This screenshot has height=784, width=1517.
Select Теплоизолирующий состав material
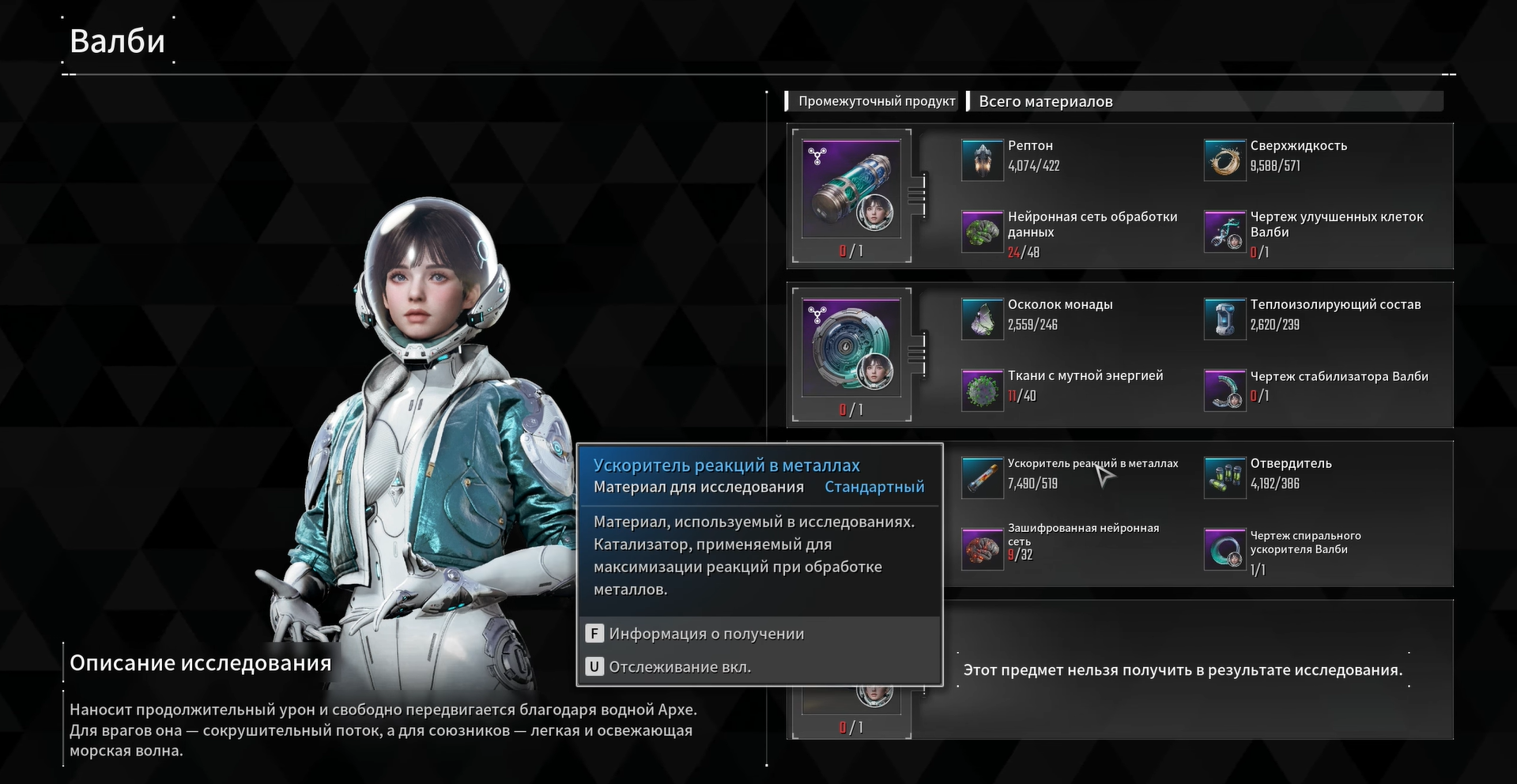click(1224, 318)
